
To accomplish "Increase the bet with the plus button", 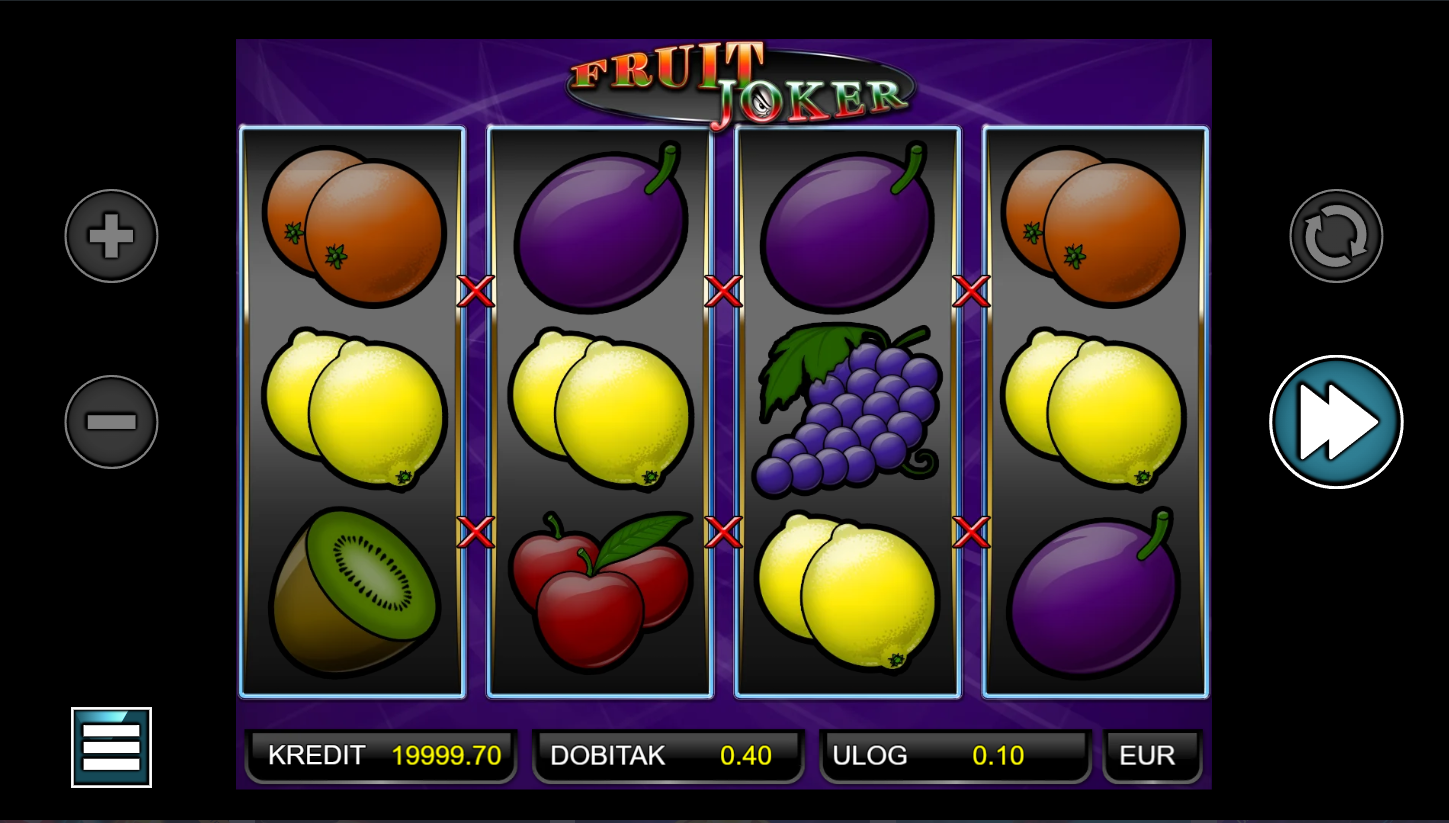I will 111,236.
